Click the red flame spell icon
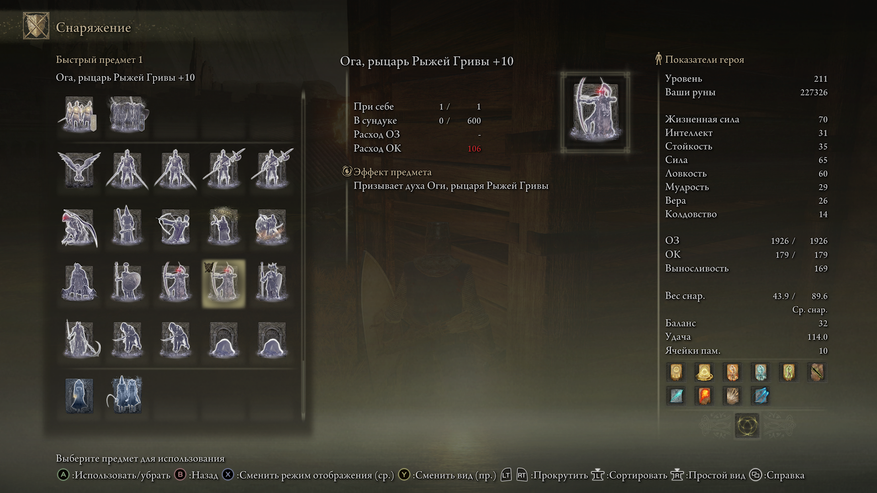 pyautogui.click(x=704, y=396)
